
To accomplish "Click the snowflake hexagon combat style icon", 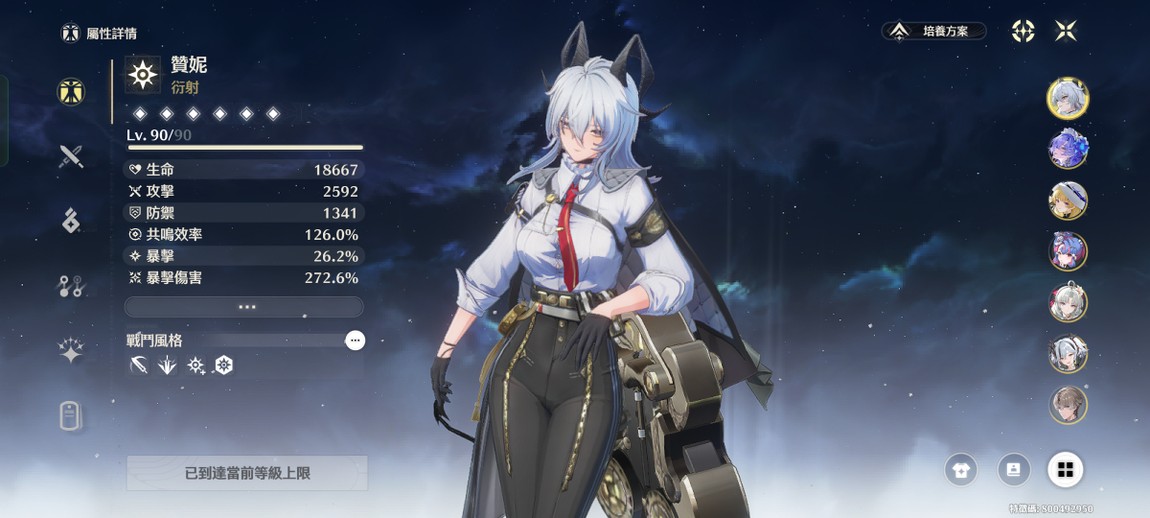I will 224,366.
